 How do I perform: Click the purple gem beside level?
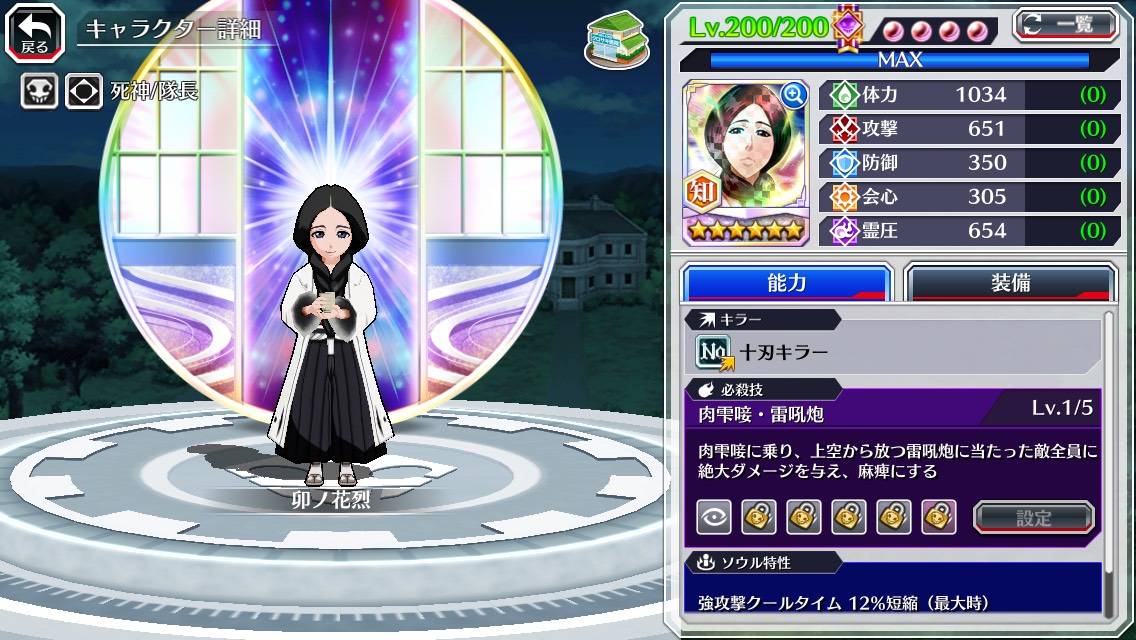tap(848, 26)
